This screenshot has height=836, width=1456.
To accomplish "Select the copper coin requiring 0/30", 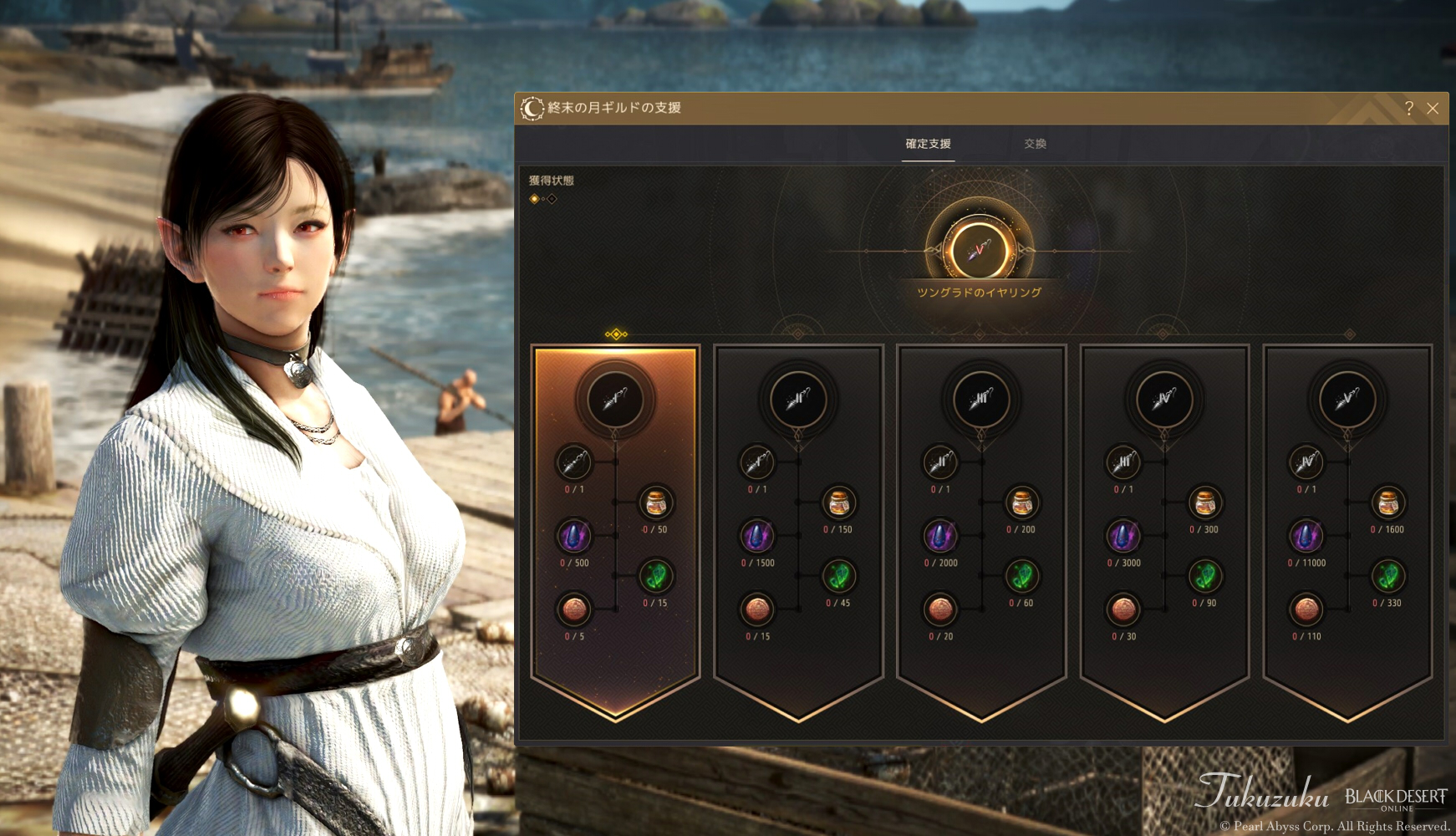I will (1123, 609).
